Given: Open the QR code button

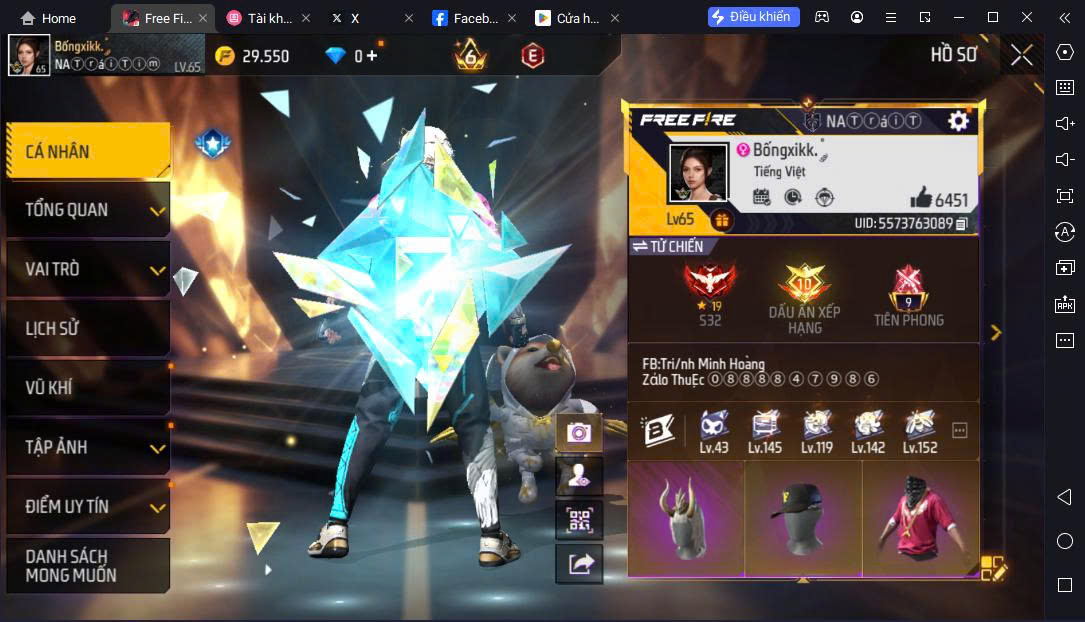Looking at the screenshot, I should pyautogui.click(x=579, y=520).
